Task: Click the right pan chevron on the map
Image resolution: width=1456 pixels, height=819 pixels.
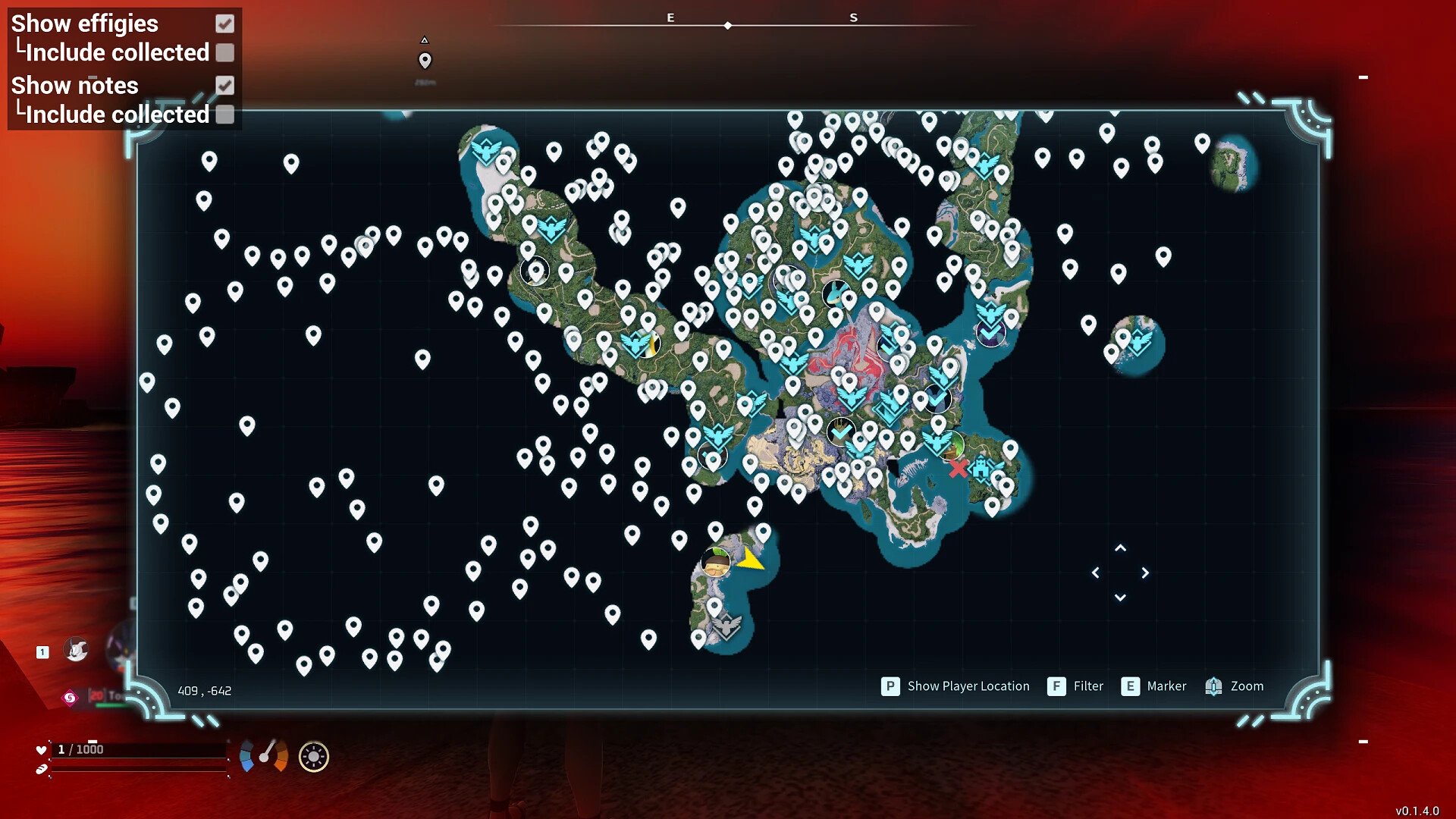Action: click(1145, 574)
